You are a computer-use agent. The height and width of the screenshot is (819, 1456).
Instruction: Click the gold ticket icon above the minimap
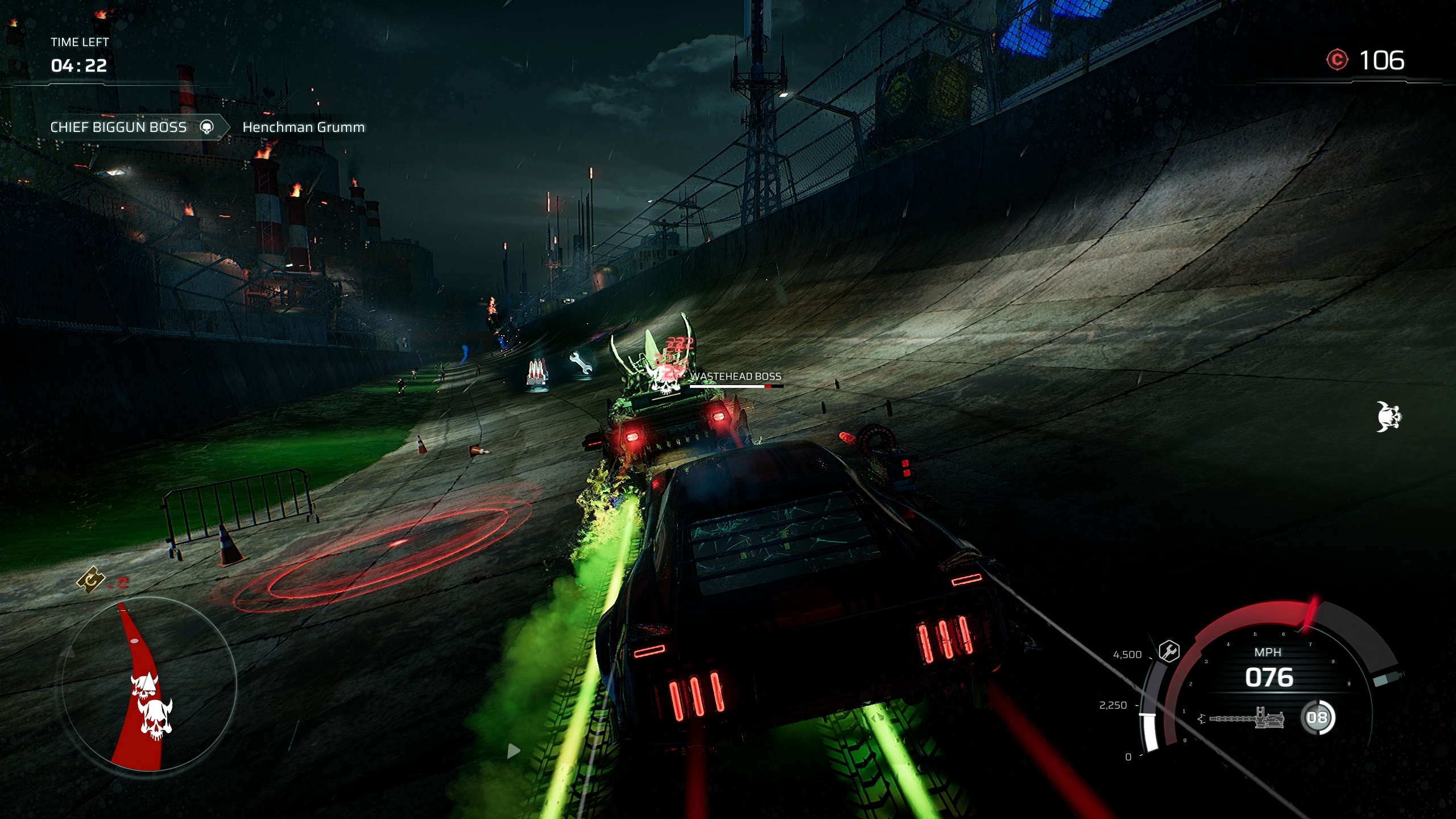tap(91, 580)
